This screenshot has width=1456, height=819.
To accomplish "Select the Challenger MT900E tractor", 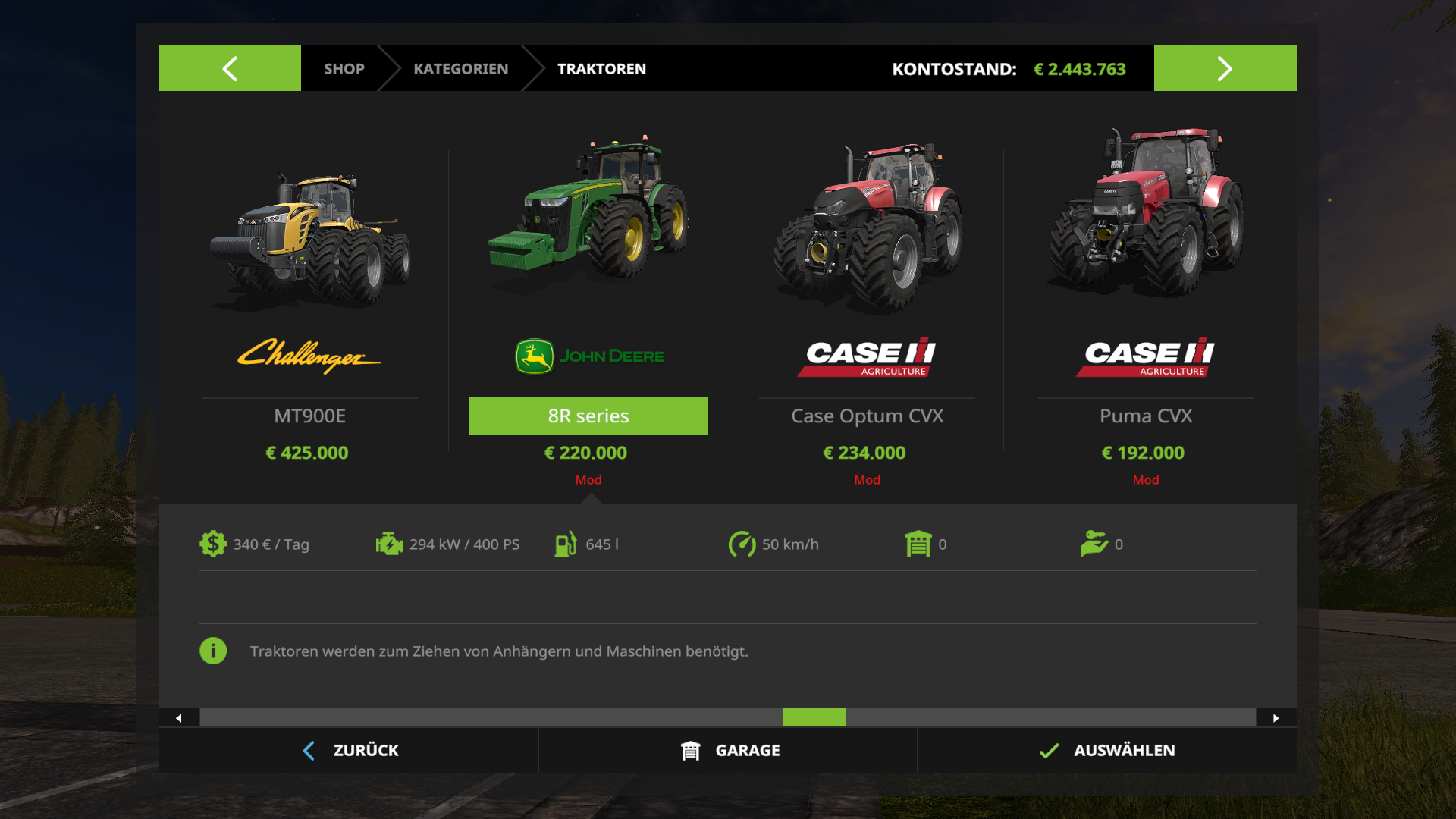I will (x=309, y=303).
